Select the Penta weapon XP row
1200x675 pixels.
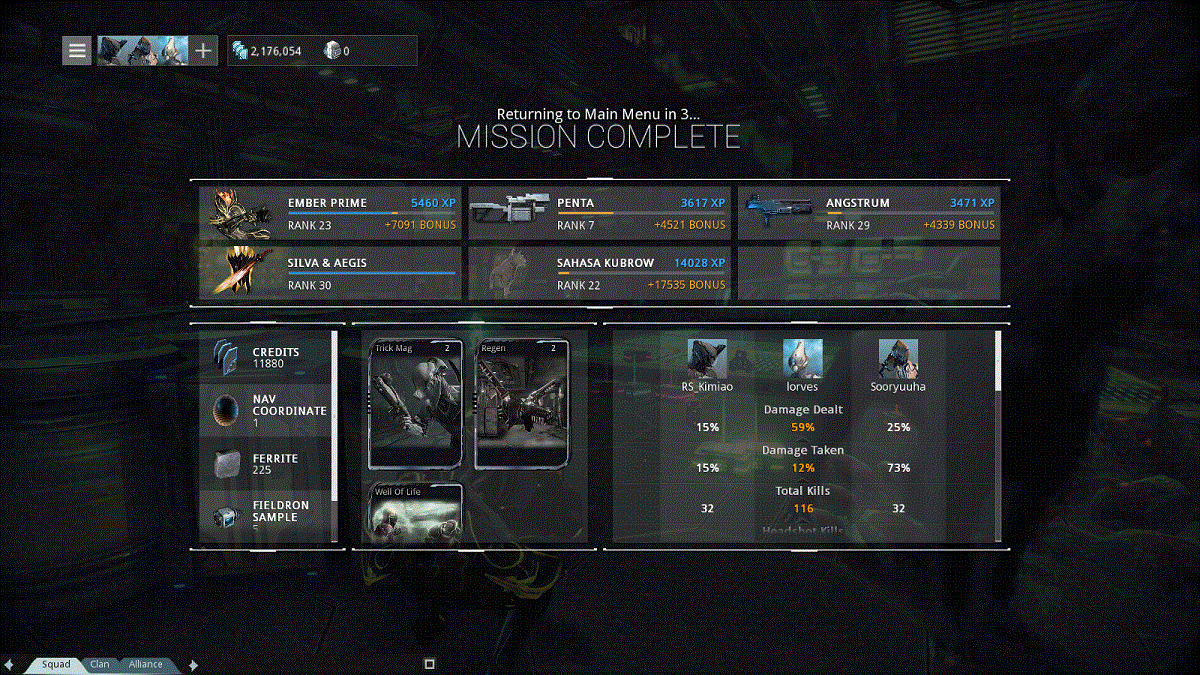pyautogui.click(x=599, y=213)
